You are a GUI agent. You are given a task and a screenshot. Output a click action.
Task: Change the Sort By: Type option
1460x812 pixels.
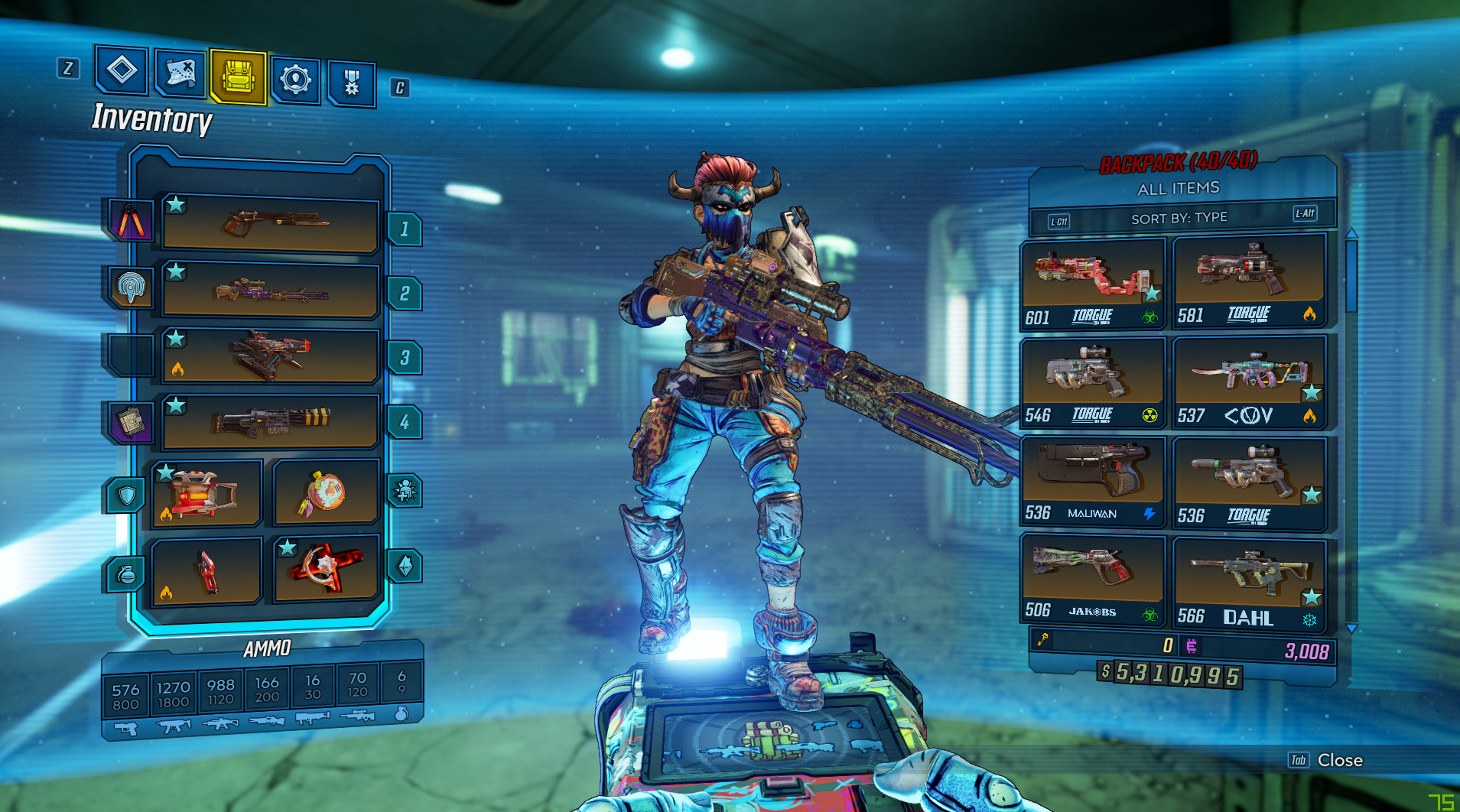tap(1179, 219)
